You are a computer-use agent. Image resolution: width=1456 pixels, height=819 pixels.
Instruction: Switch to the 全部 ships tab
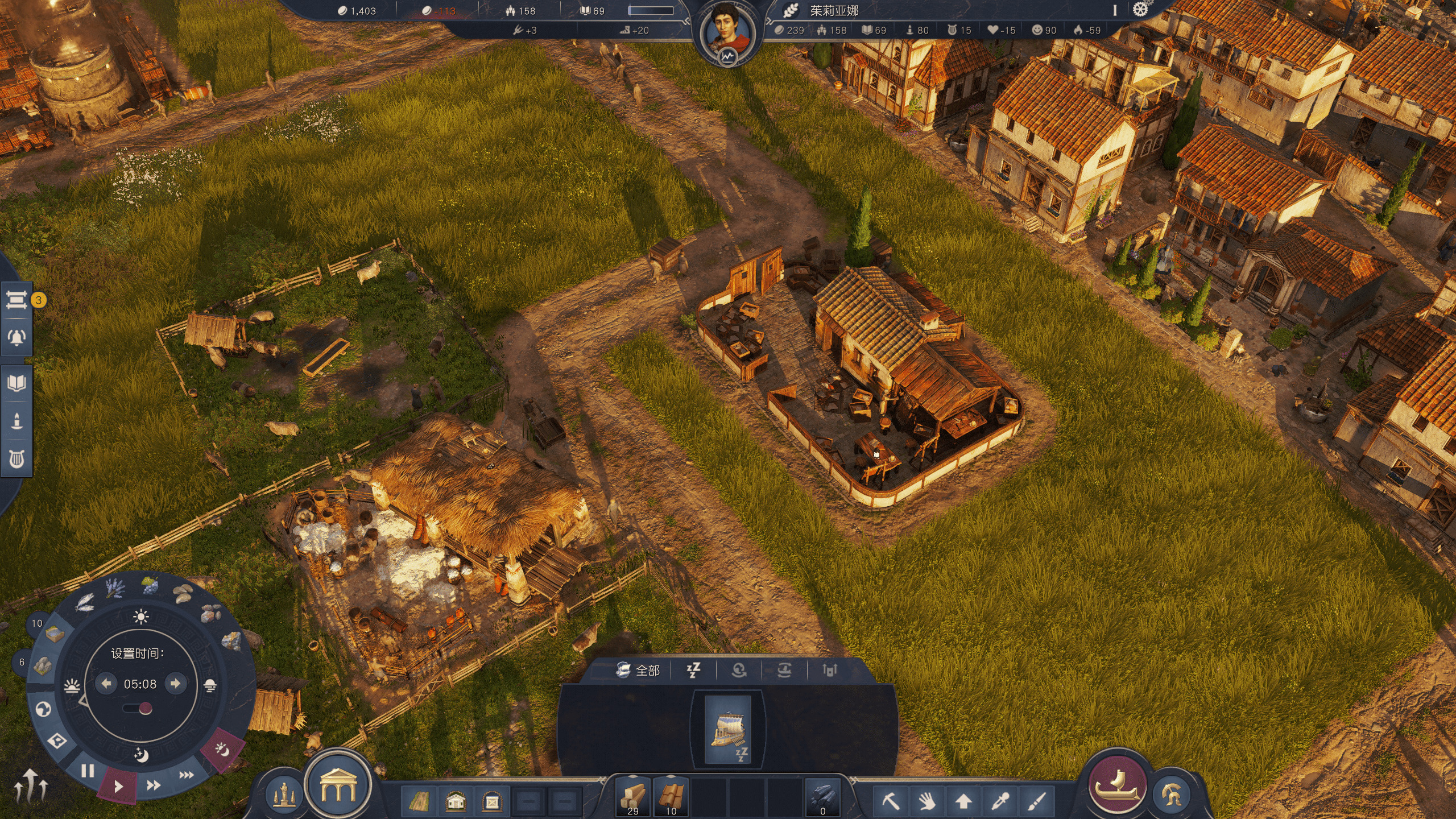638,671
